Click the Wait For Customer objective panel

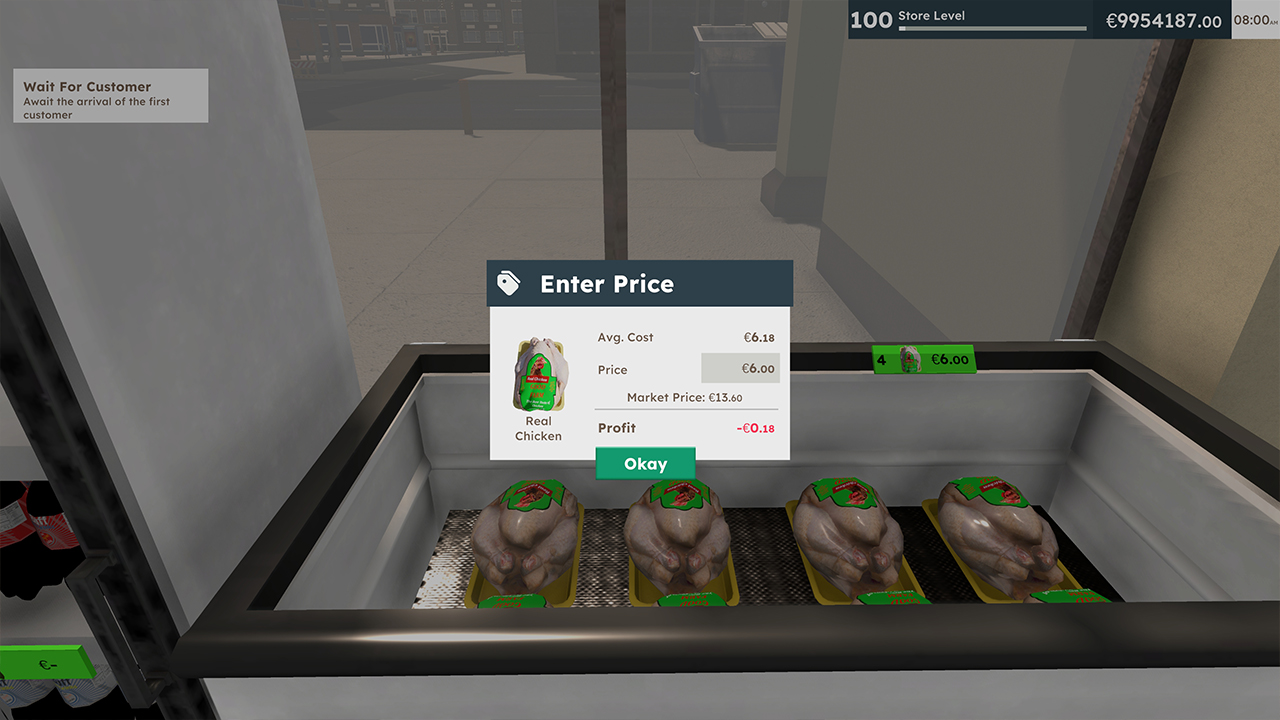click(x=110, y=96)
